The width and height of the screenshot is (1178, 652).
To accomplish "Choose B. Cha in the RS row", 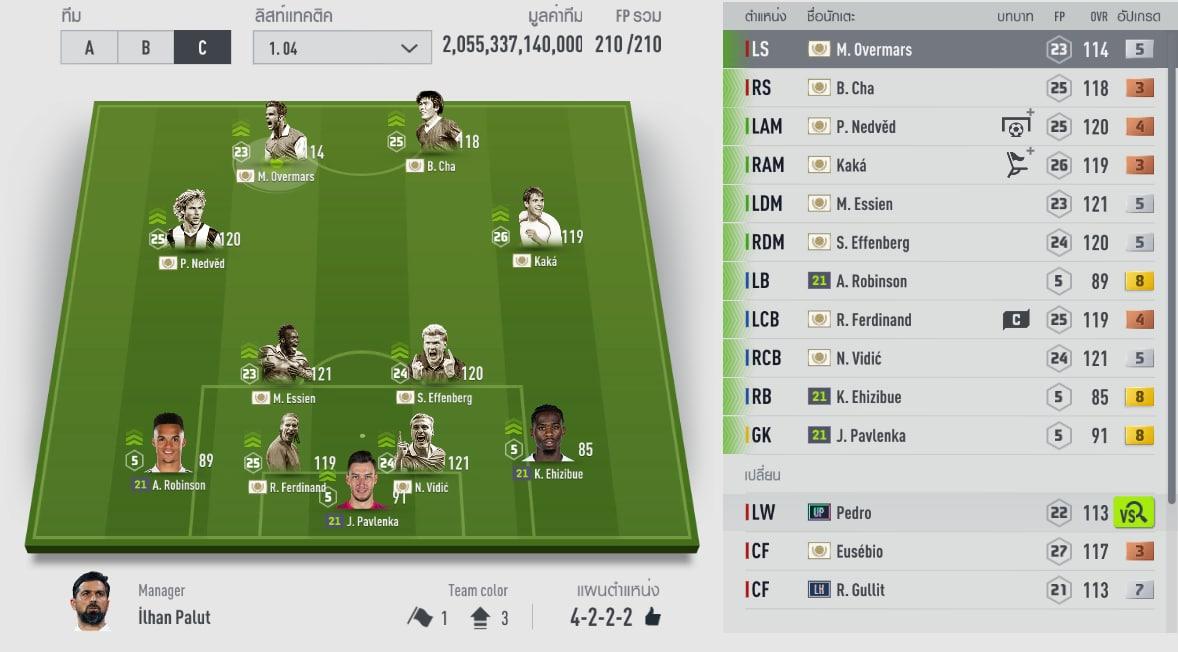I will pyautogui.click(x=940, y=88).
